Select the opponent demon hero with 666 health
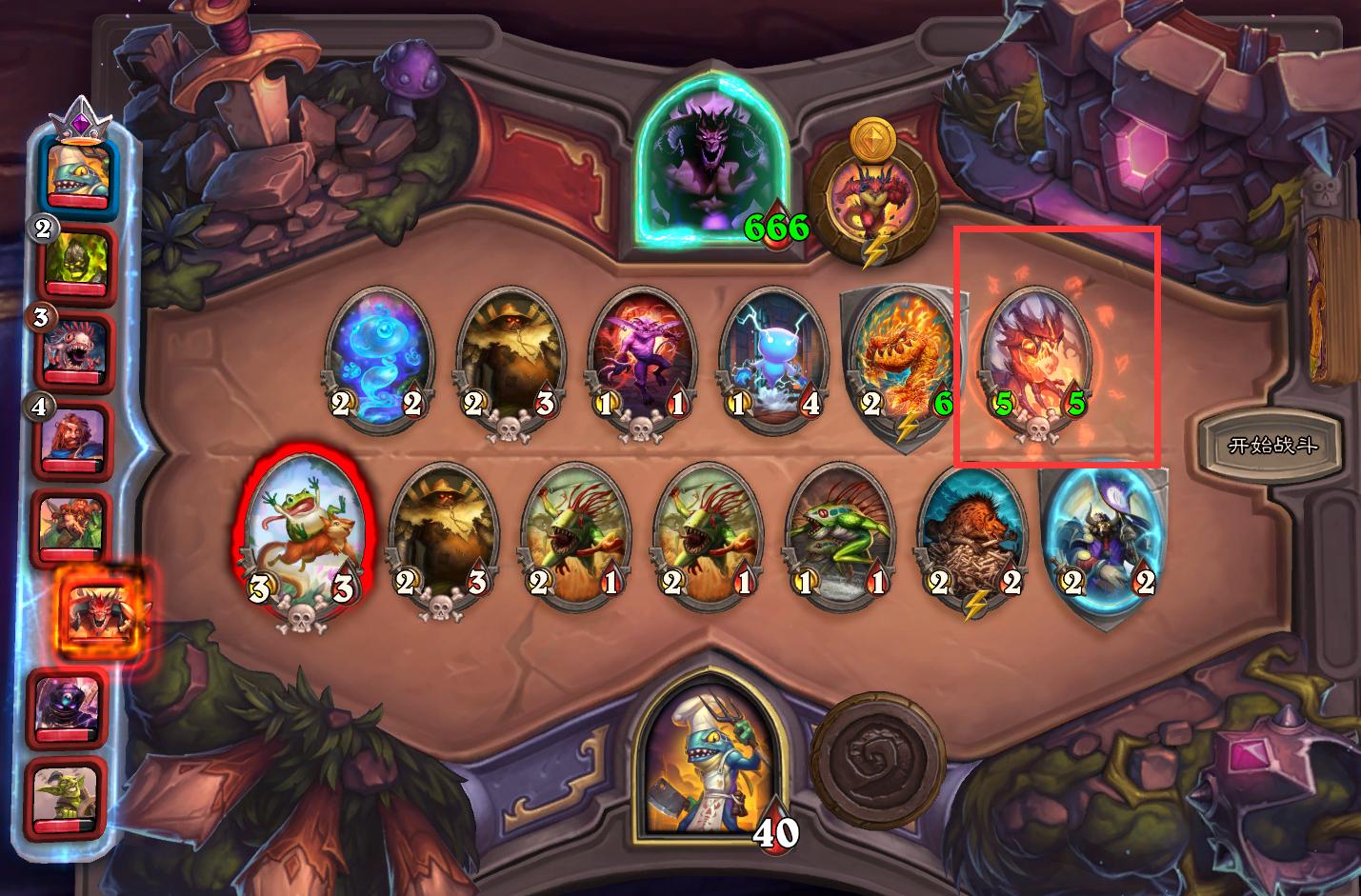Image resolution: width=1361 pixels, height=896 pixels. 718,164
